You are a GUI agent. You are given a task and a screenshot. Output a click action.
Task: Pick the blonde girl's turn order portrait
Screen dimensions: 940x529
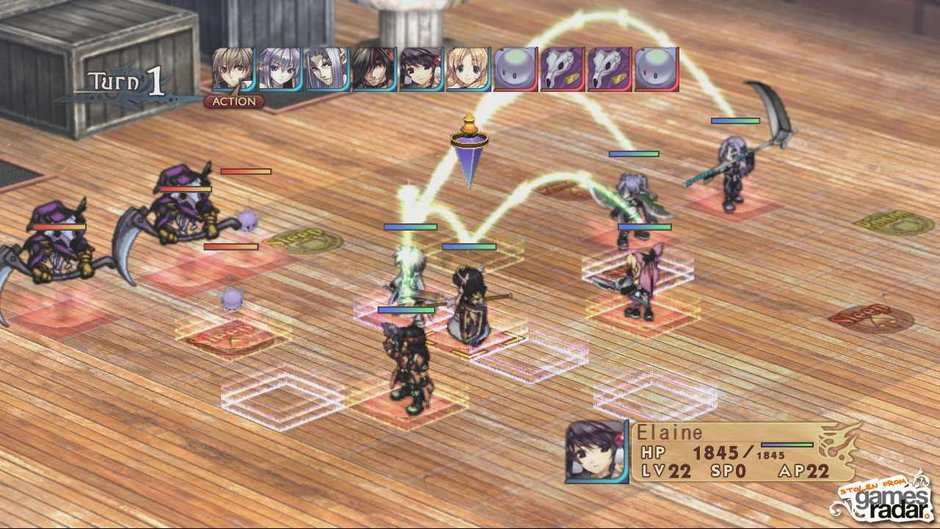[468, 70]
